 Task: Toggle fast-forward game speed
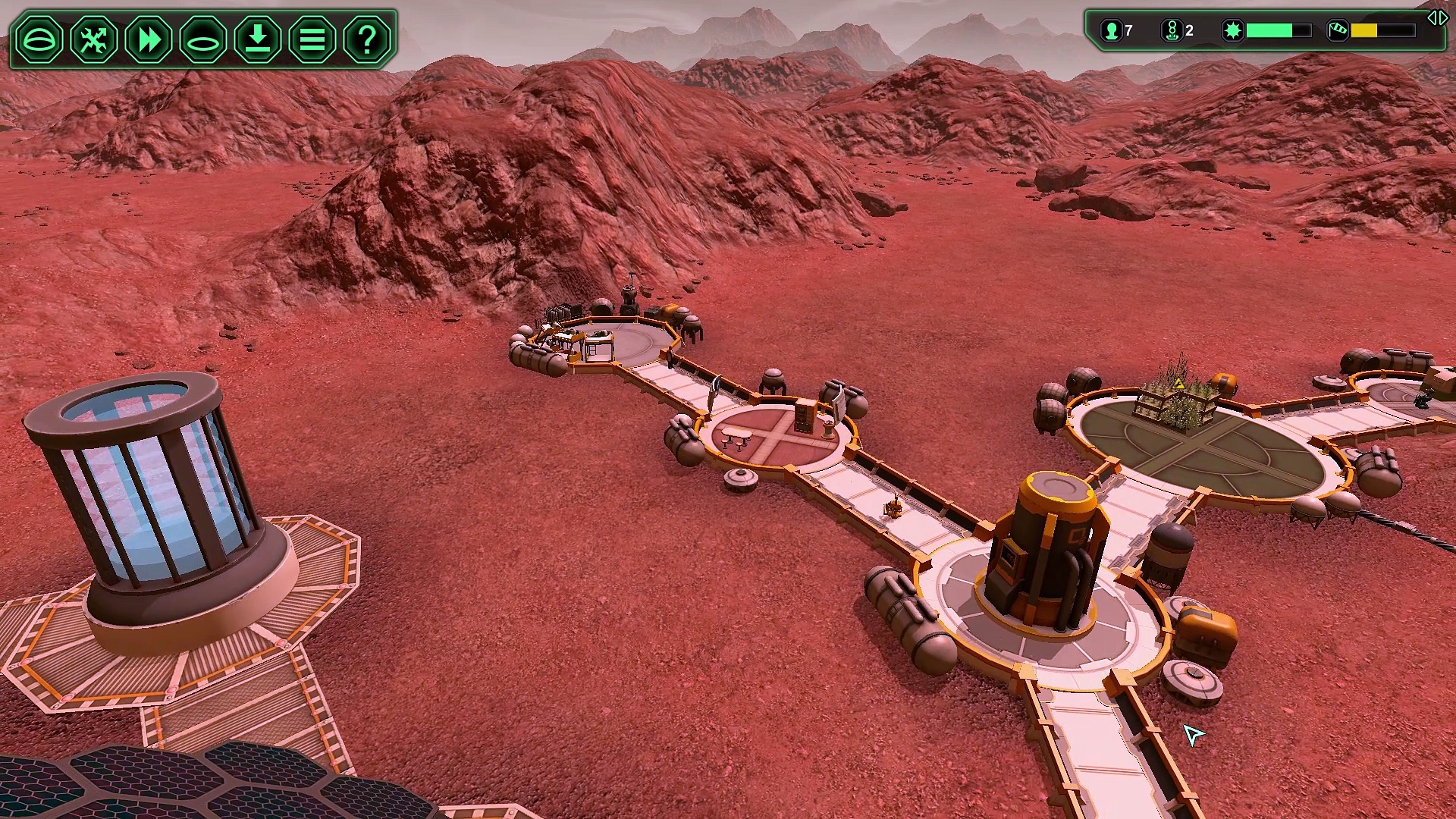coord(149,39)
